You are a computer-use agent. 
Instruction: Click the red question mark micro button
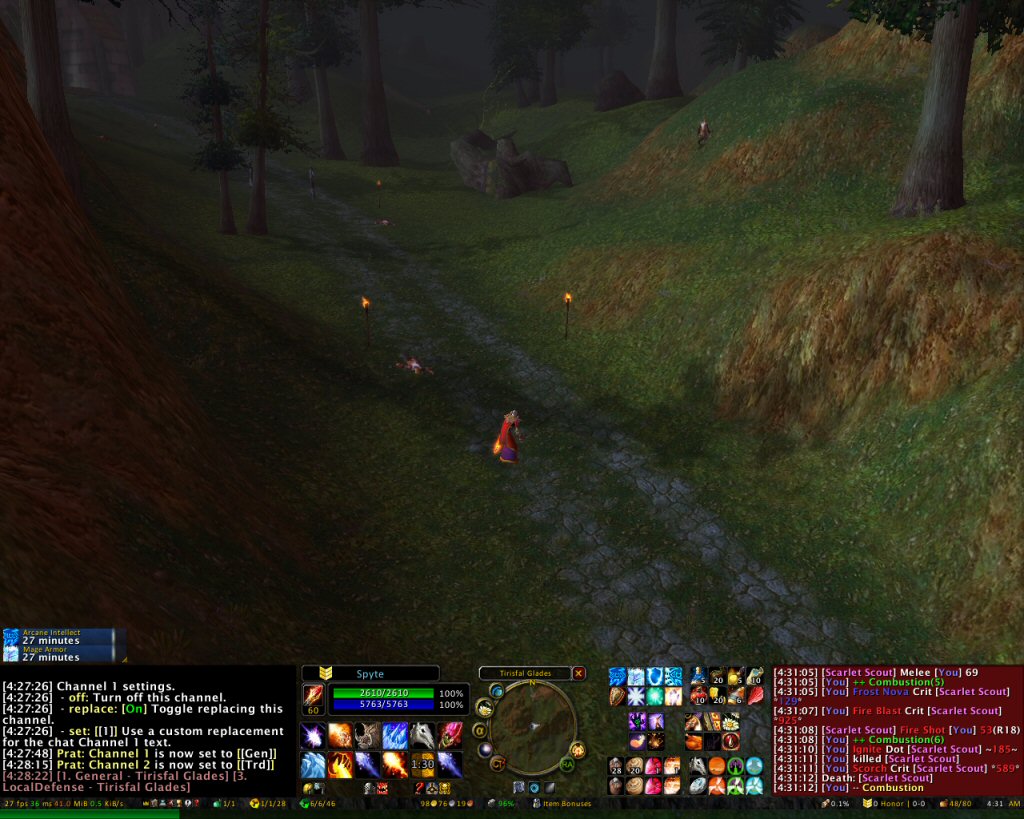pos(419,788)
